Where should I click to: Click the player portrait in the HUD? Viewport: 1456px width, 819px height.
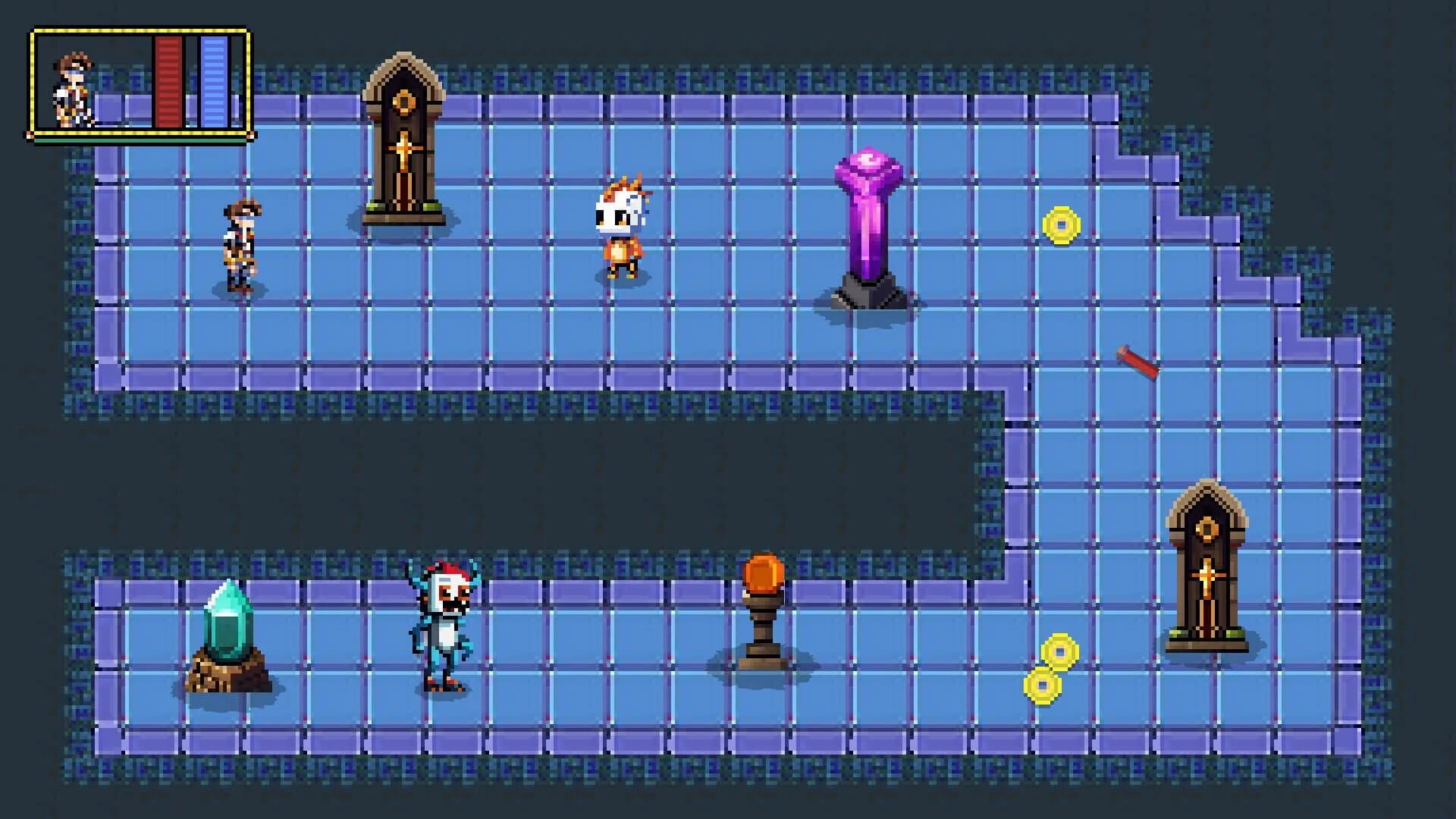(72, 87)
